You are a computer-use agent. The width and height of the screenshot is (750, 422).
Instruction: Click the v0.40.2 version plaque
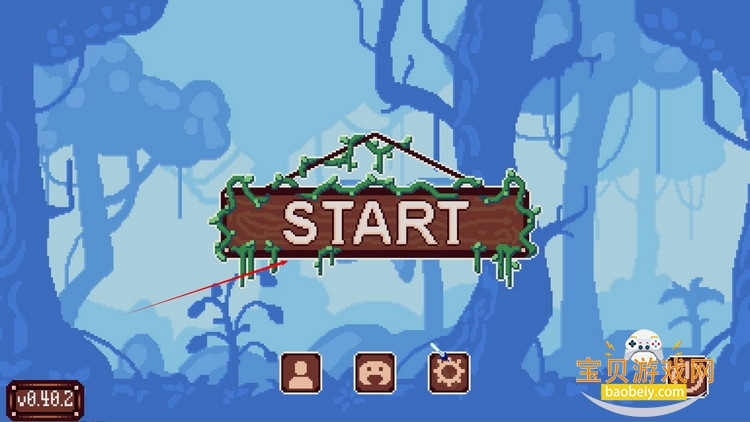tap(45, 399)
